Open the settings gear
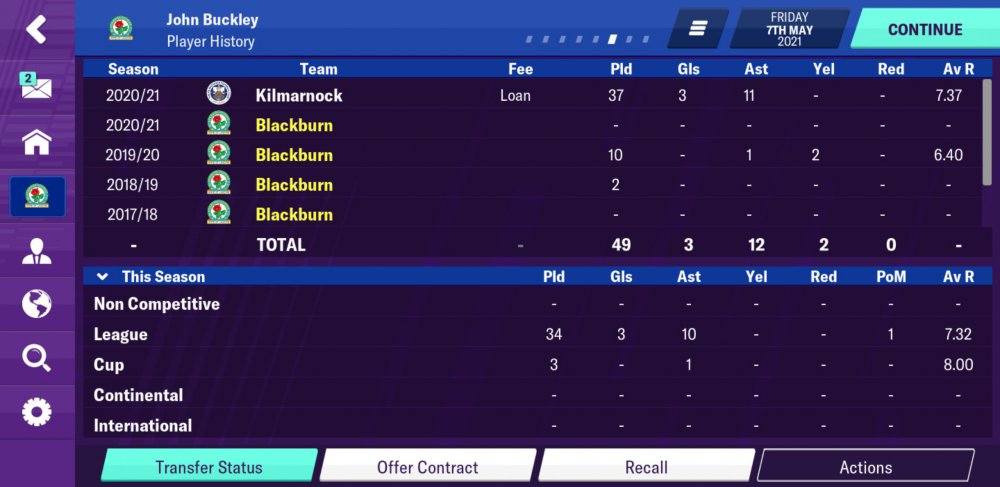The image size is (1000, 487). [36, 411]
